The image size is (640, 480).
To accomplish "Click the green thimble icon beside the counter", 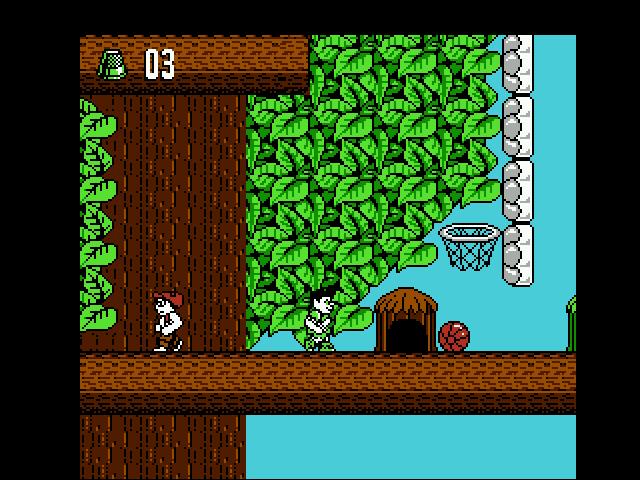I will pyautogui.click(x=111, y=66).
